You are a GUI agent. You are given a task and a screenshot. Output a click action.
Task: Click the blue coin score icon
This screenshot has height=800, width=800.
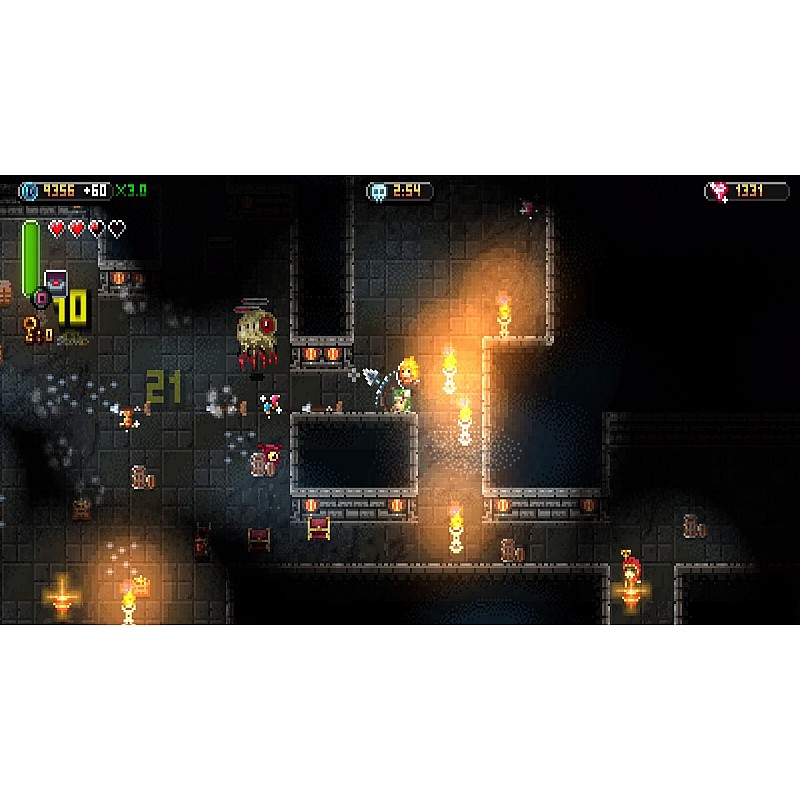(29, 191)
